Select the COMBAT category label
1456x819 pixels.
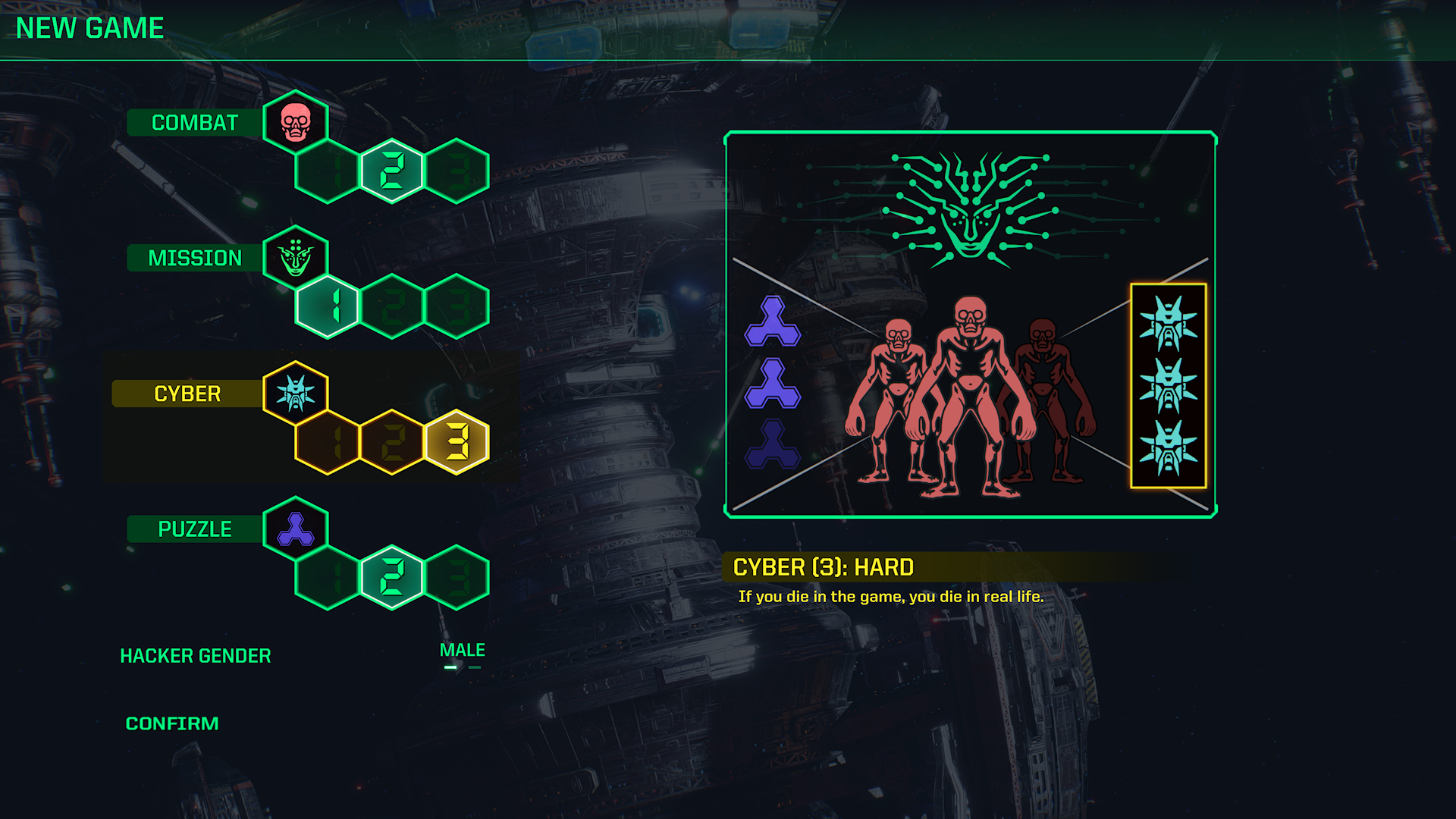point(193,121)
